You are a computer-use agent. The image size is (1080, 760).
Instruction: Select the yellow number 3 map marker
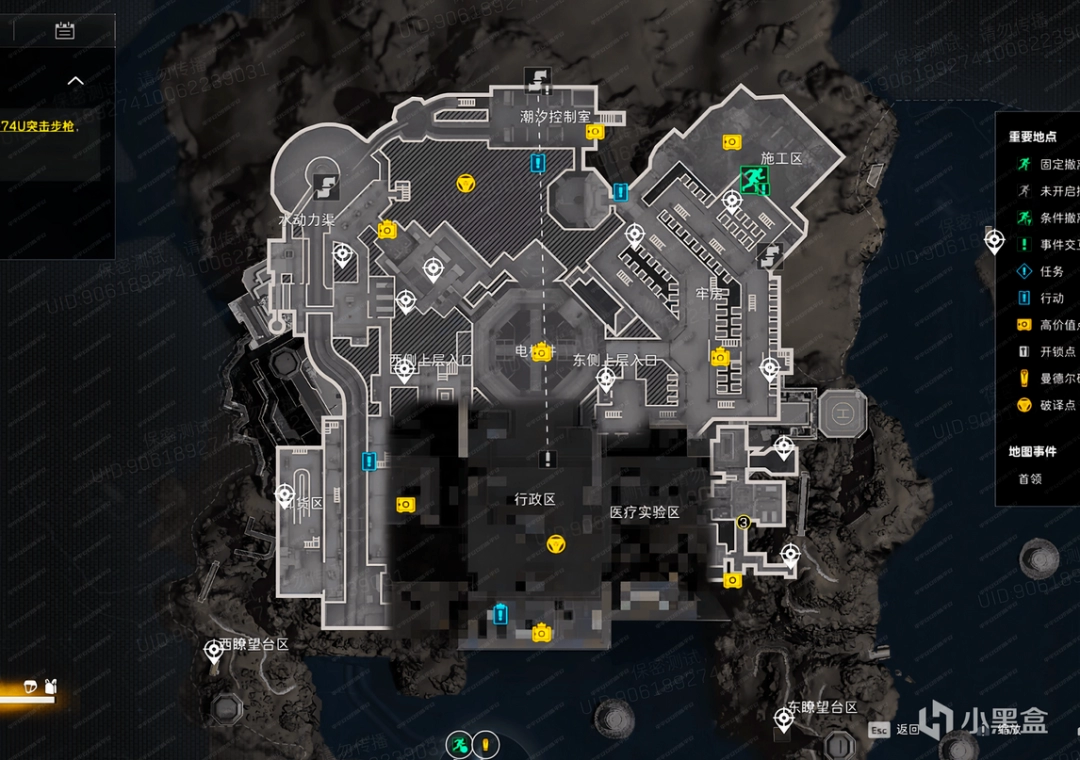pyautogui.click(x=743, y=521)
